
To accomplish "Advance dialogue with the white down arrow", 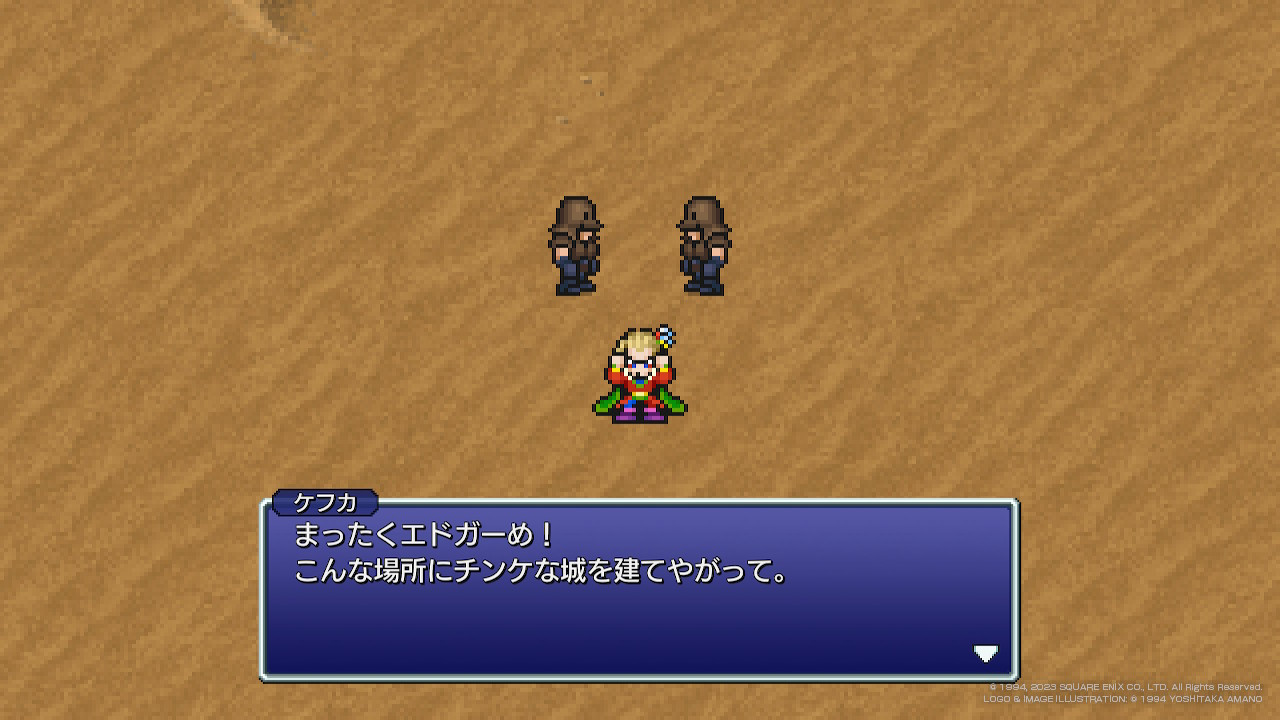I will (986, 654).
